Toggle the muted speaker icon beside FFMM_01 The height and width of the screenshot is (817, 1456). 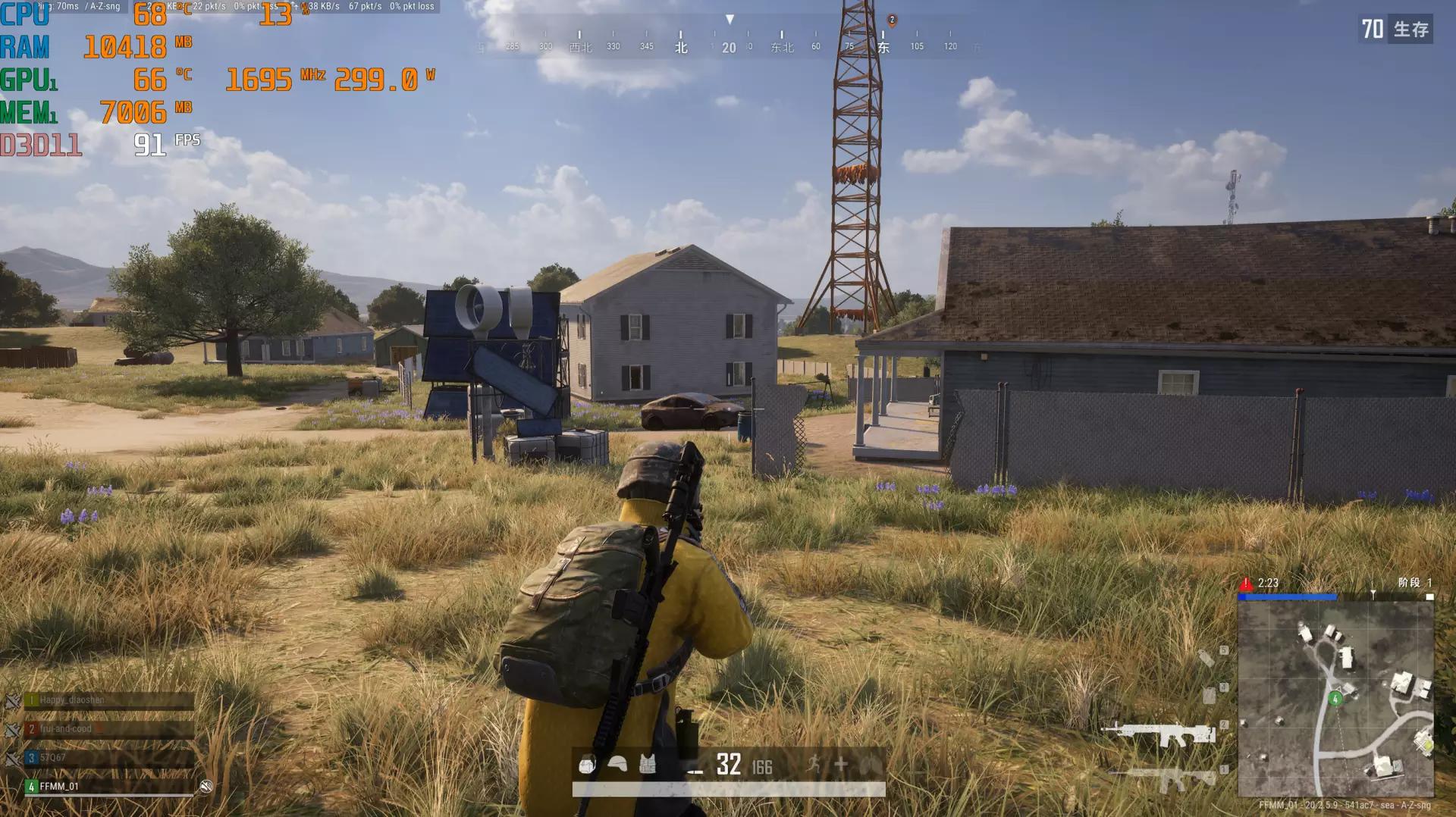(206, 787)
